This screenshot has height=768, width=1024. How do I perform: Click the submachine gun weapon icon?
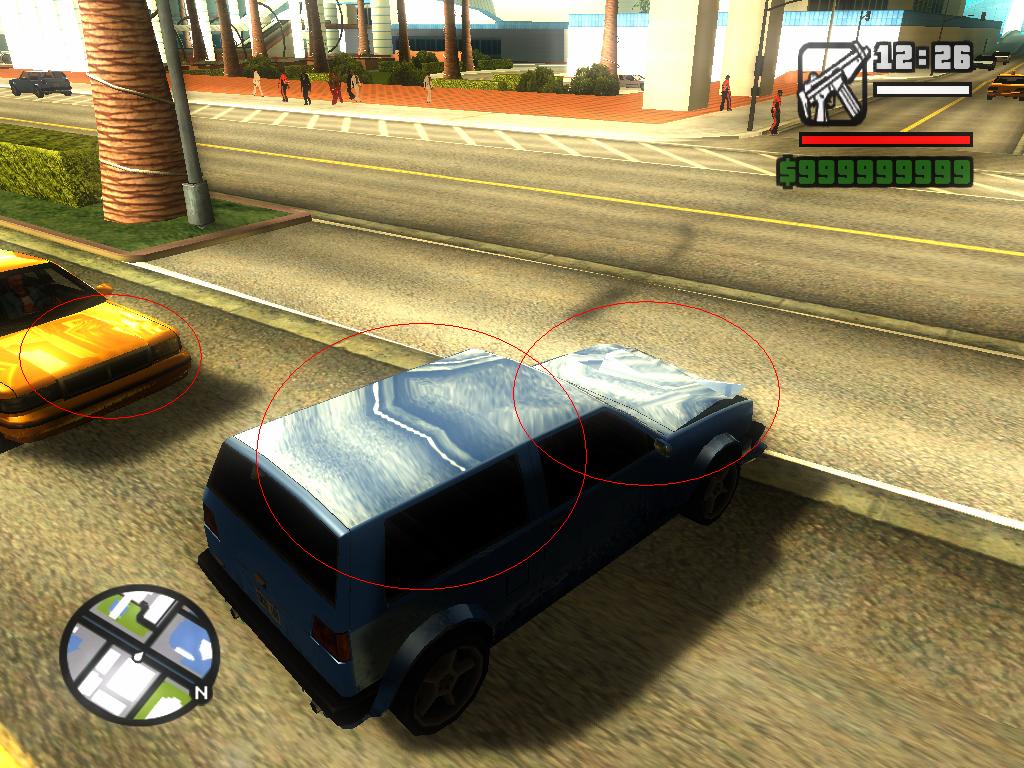[833, 84]
